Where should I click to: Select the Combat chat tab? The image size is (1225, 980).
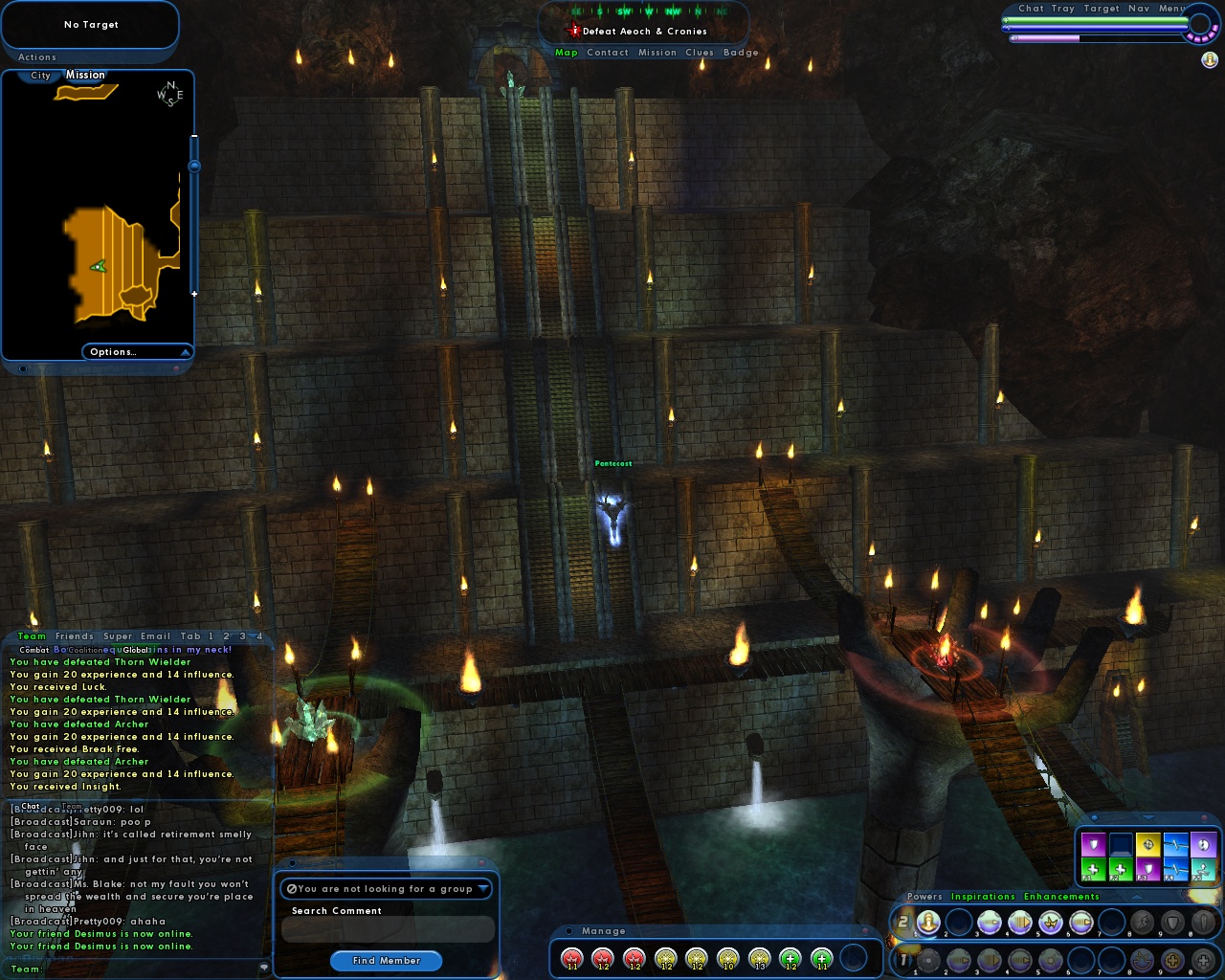[34, 650]
